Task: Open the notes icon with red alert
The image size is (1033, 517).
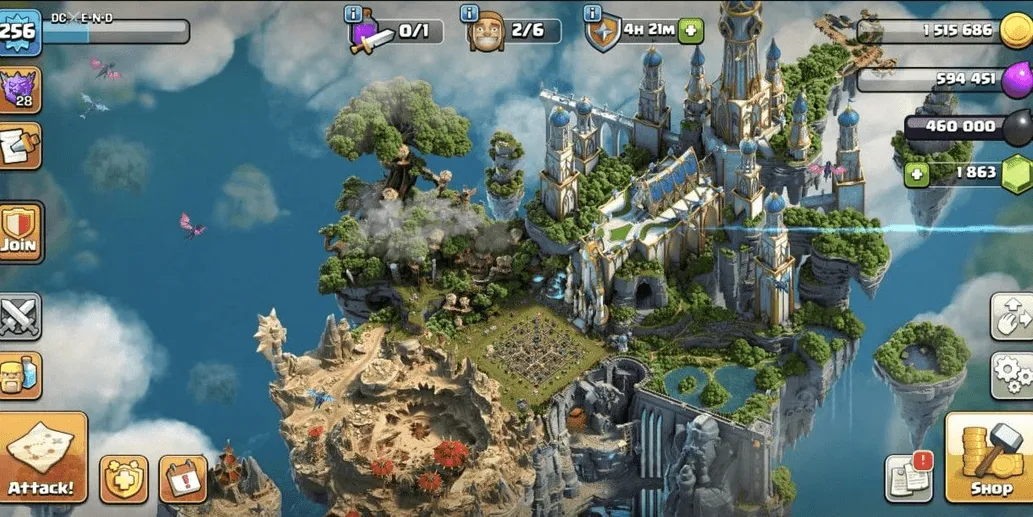Action: (x=908, y=478)
